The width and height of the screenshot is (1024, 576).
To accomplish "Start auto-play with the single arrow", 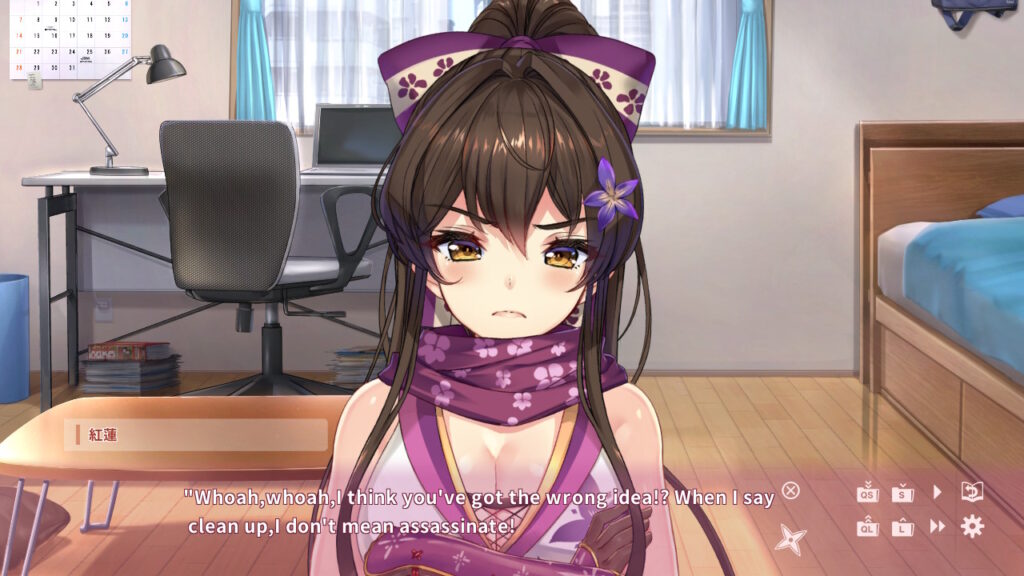I will 937,492.
